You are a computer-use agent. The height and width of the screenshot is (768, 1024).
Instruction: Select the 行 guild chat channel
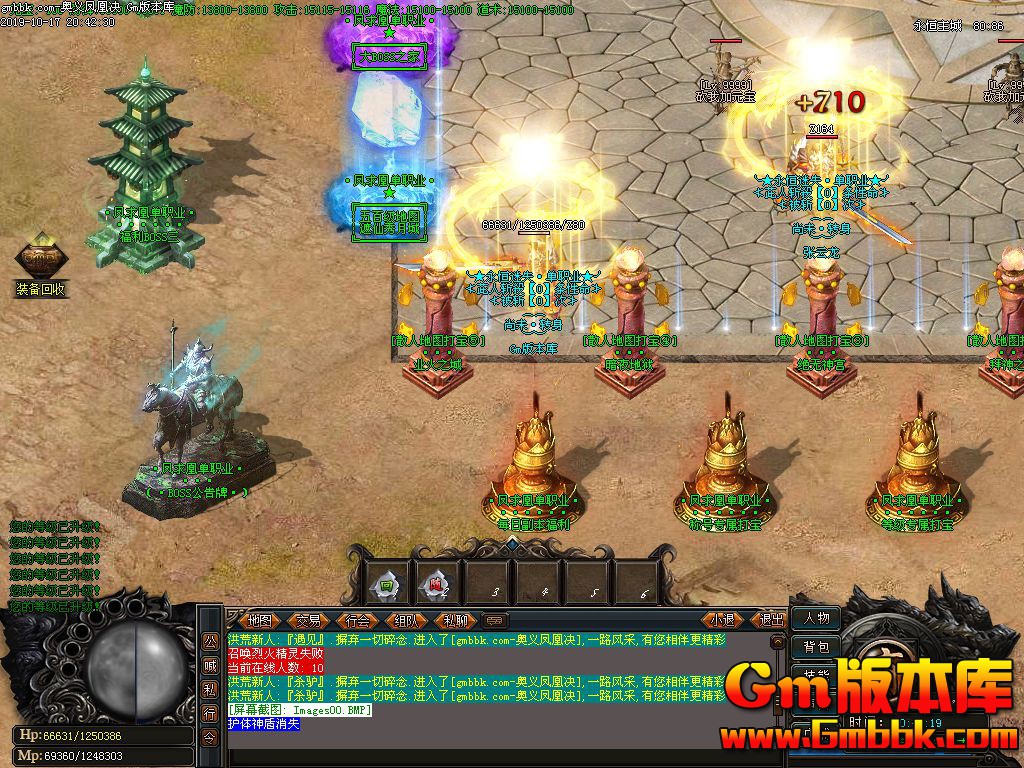pyautogui.click(x=210, y=713)
